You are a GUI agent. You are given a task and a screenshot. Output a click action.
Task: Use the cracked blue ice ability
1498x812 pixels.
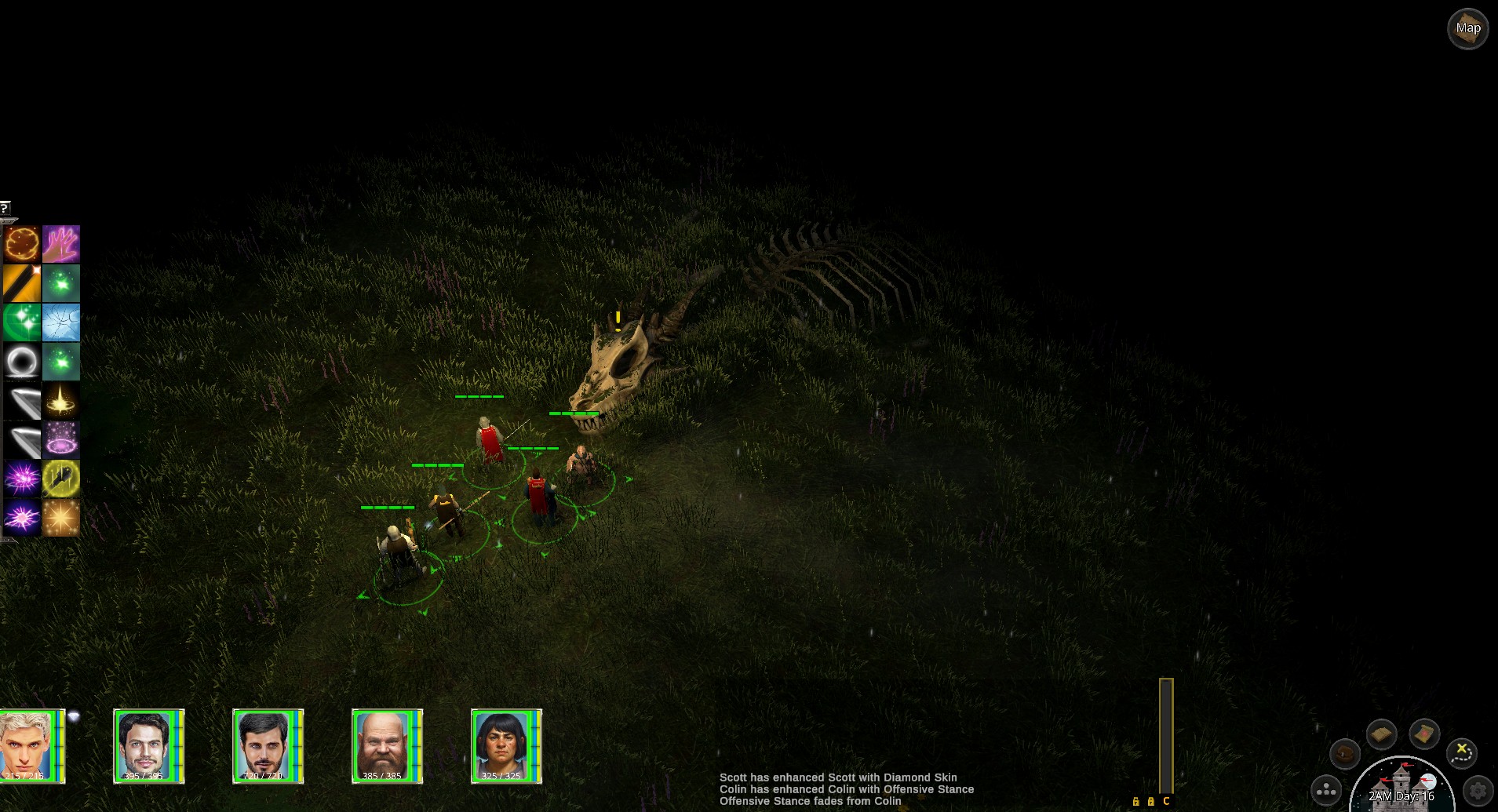61,322
